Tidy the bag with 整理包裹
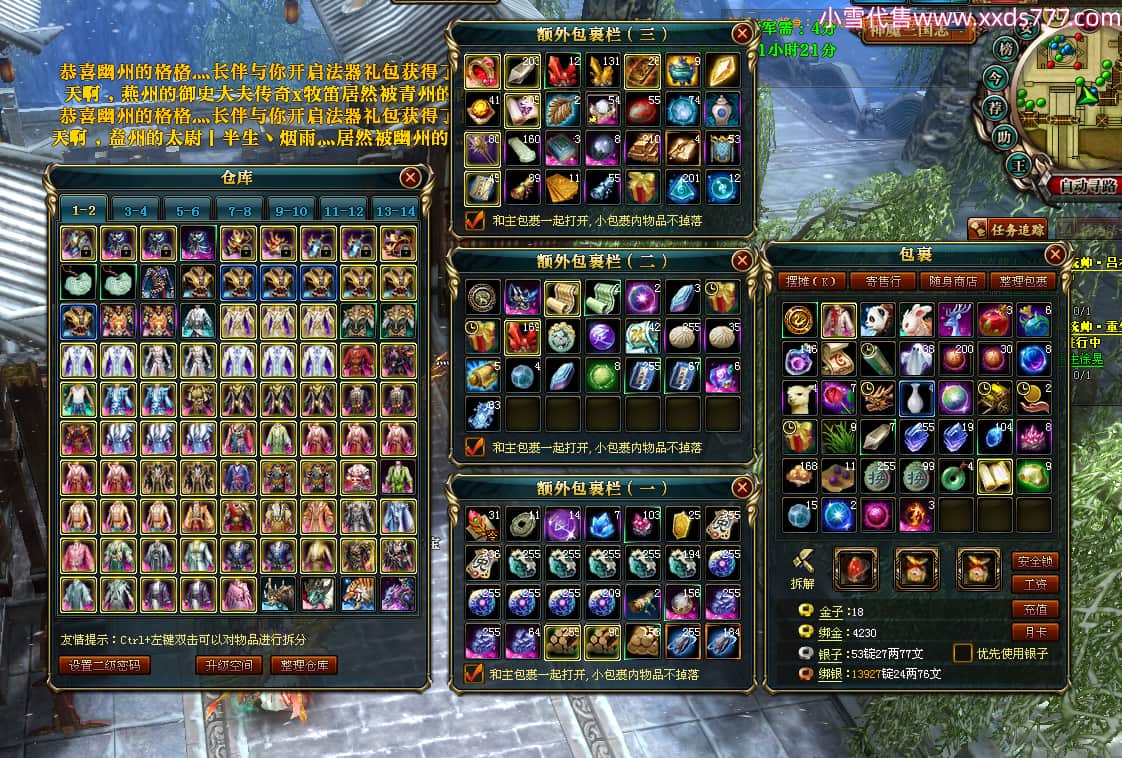Screen dimensions: 1122x758 (1022, 282)
